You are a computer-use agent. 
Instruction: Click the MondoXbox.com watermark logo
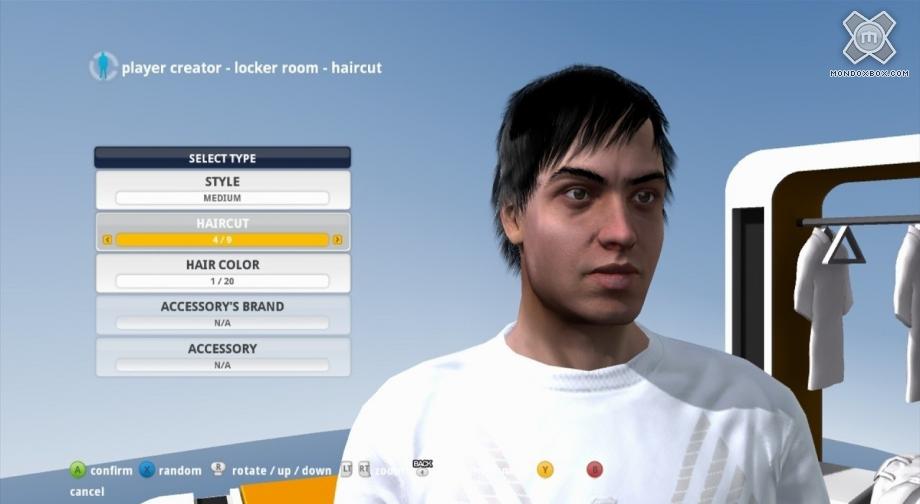(869, 43)
